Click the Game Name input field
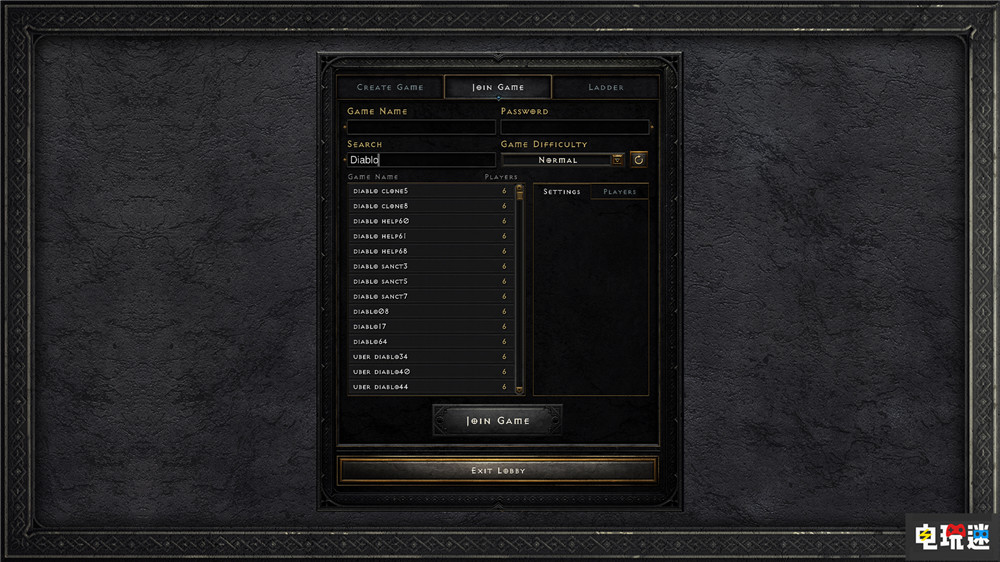Viewport: 1000px width, 562px height. (x=421, y=127)
